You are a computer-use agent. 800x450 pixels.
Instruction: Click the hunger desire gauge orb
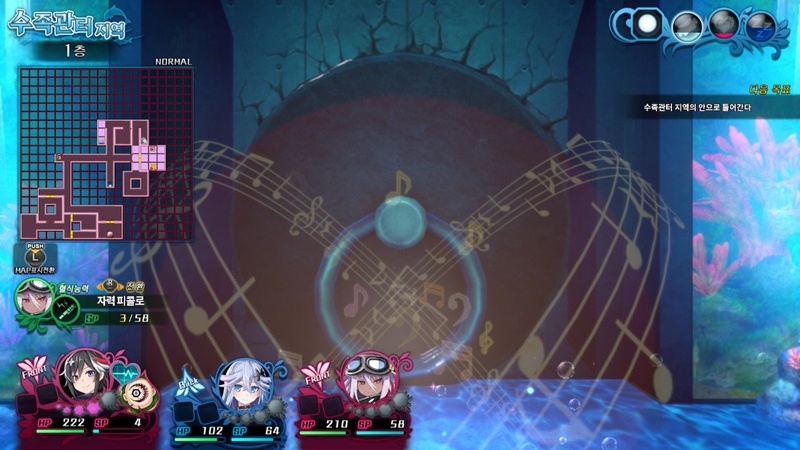(x=685, y=25)
